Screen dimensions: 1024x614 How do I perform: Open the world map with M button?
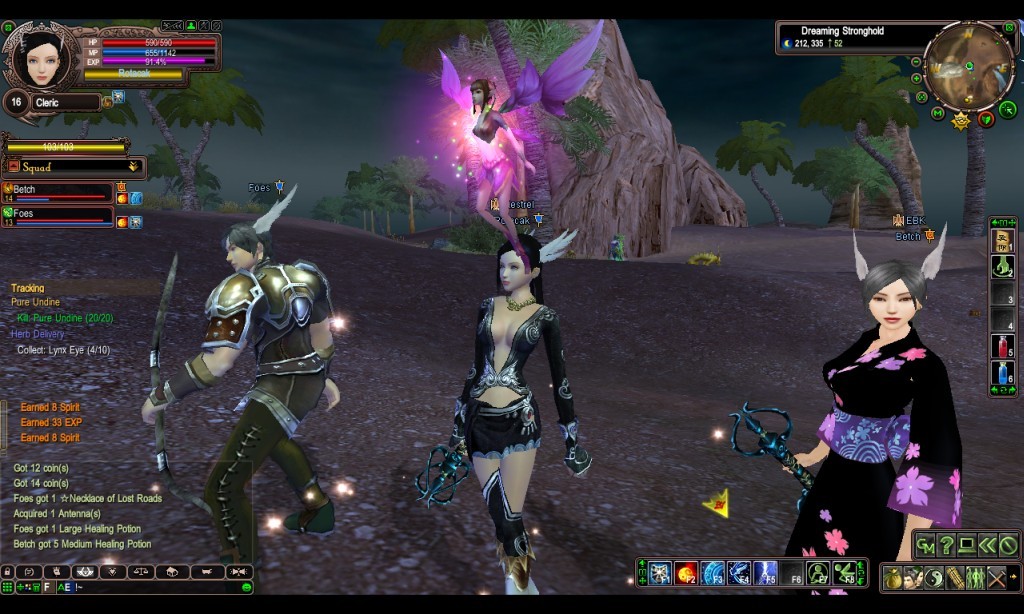(937, 113)
